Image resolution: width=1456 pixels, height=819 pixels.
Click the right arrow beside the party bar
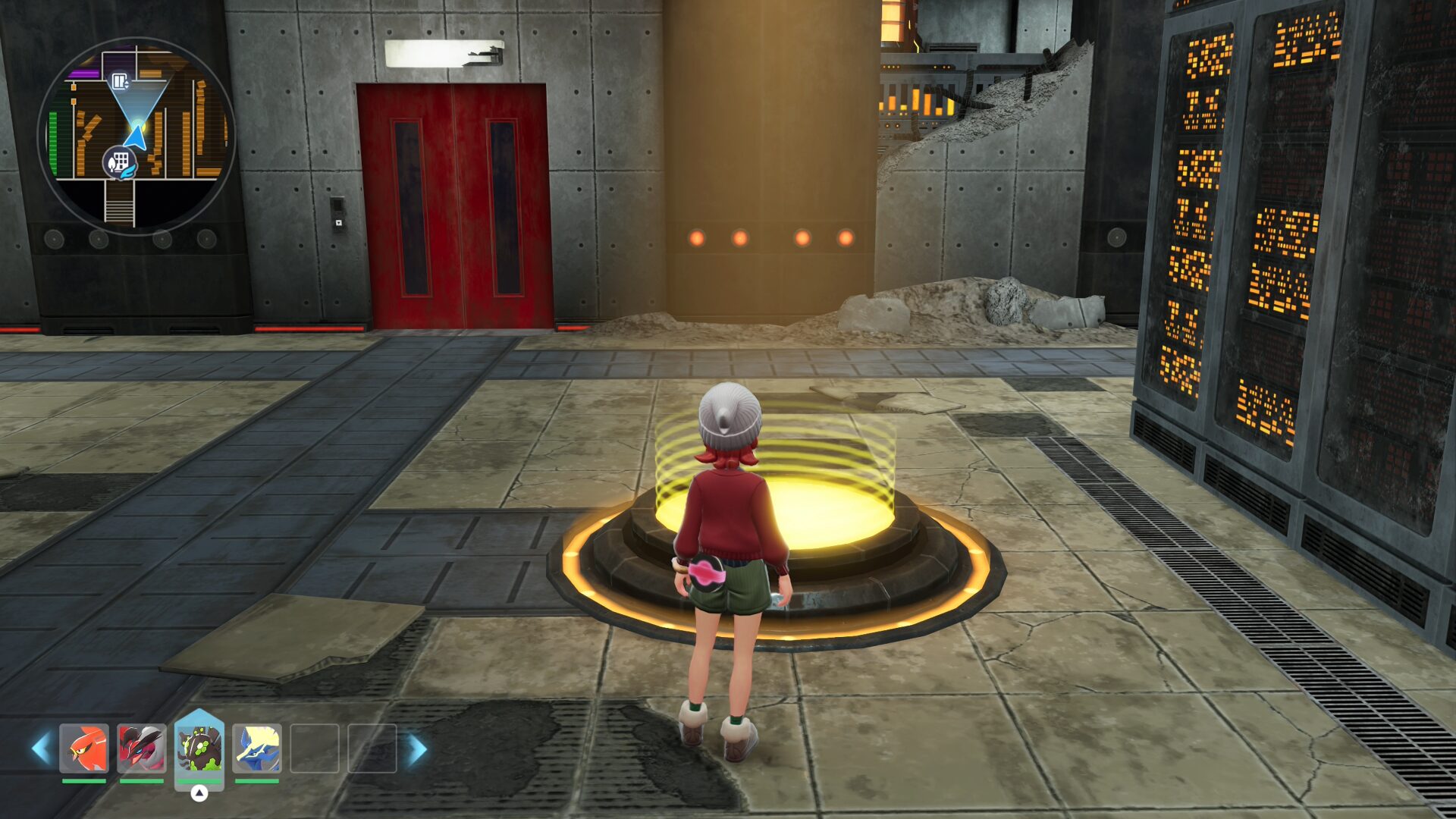(418, 748)
